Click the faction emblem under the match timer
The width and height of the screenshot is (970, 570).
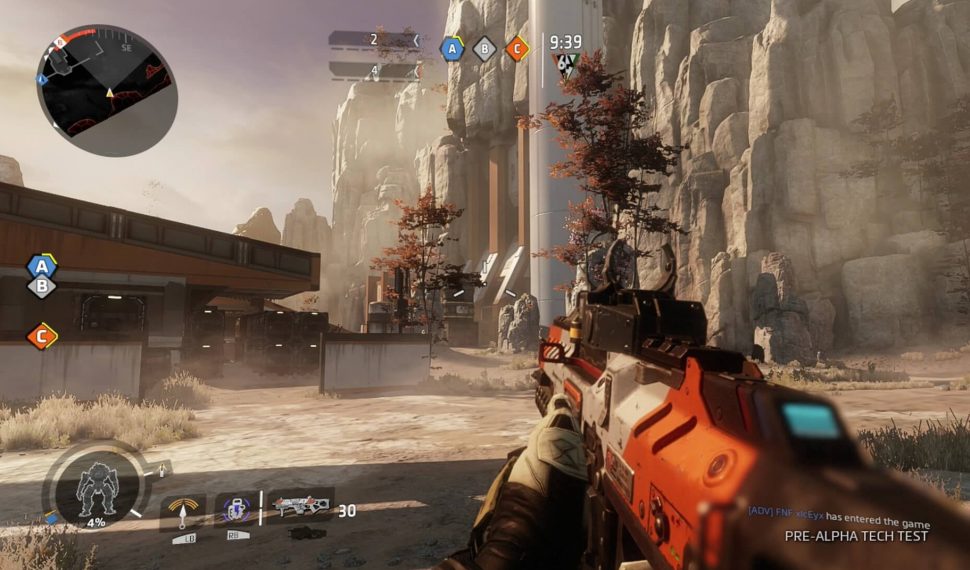coord(566,66)
